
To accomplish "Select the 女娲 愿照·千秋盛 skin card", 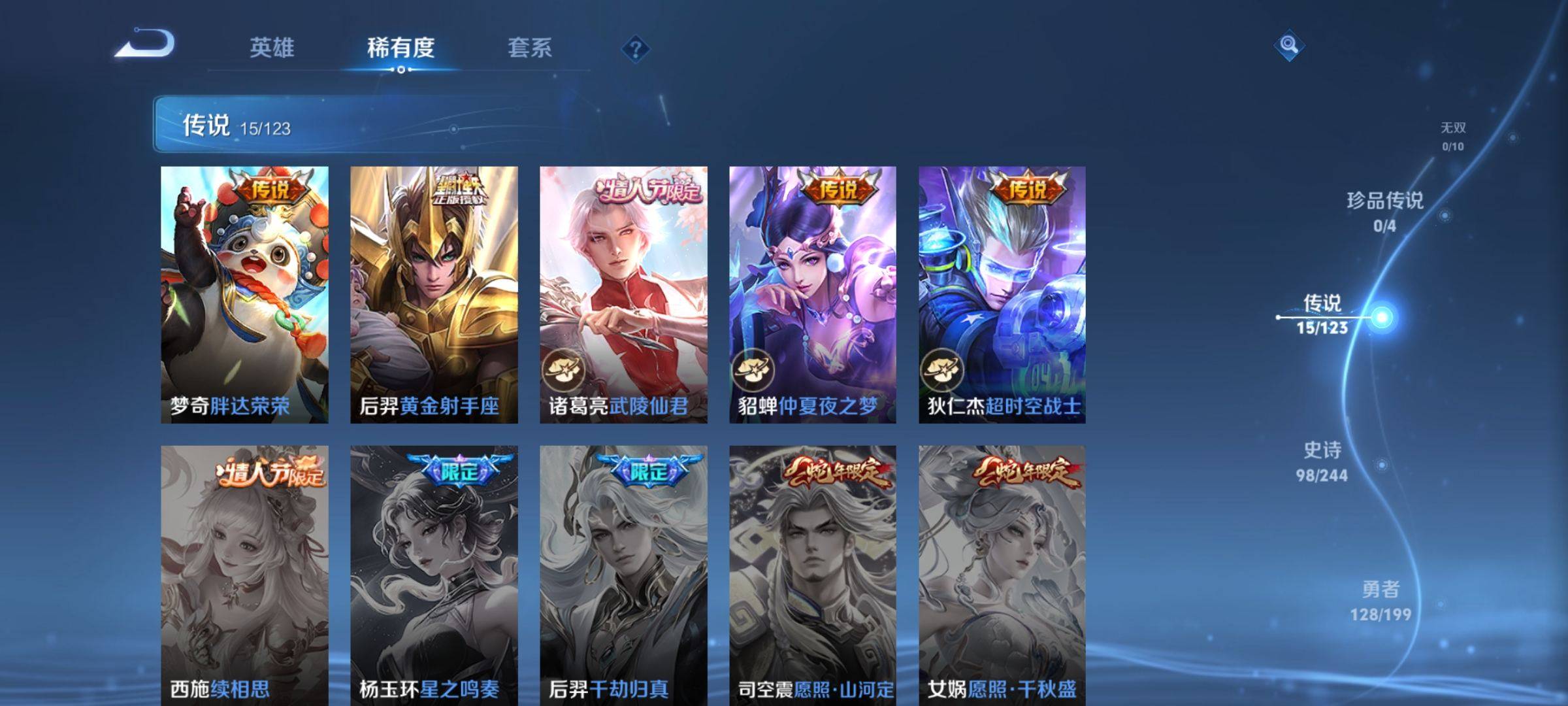I will tap(1002, 575).
